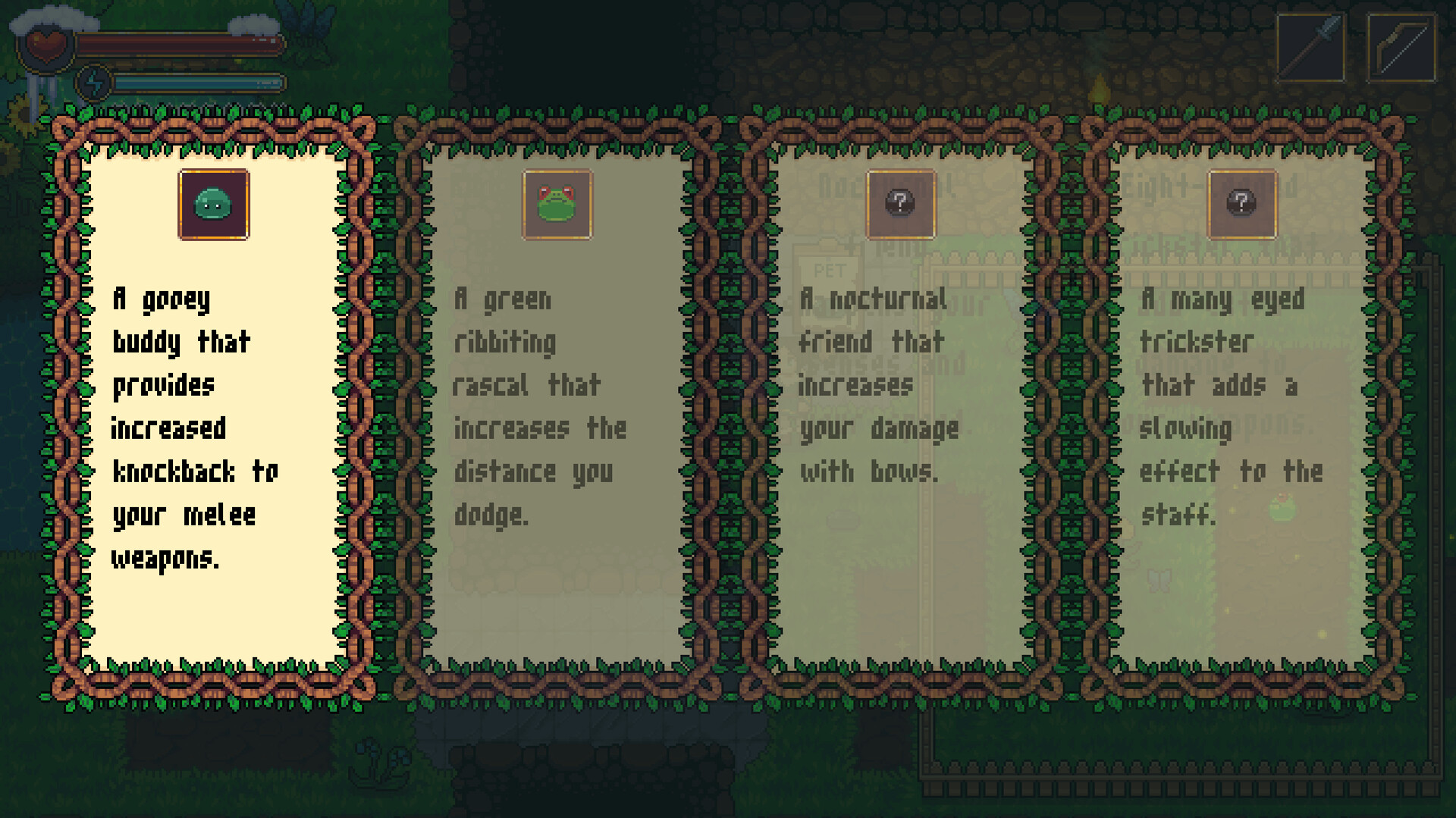Select the nocturnal bow-damage friend card

pos(900,402)
